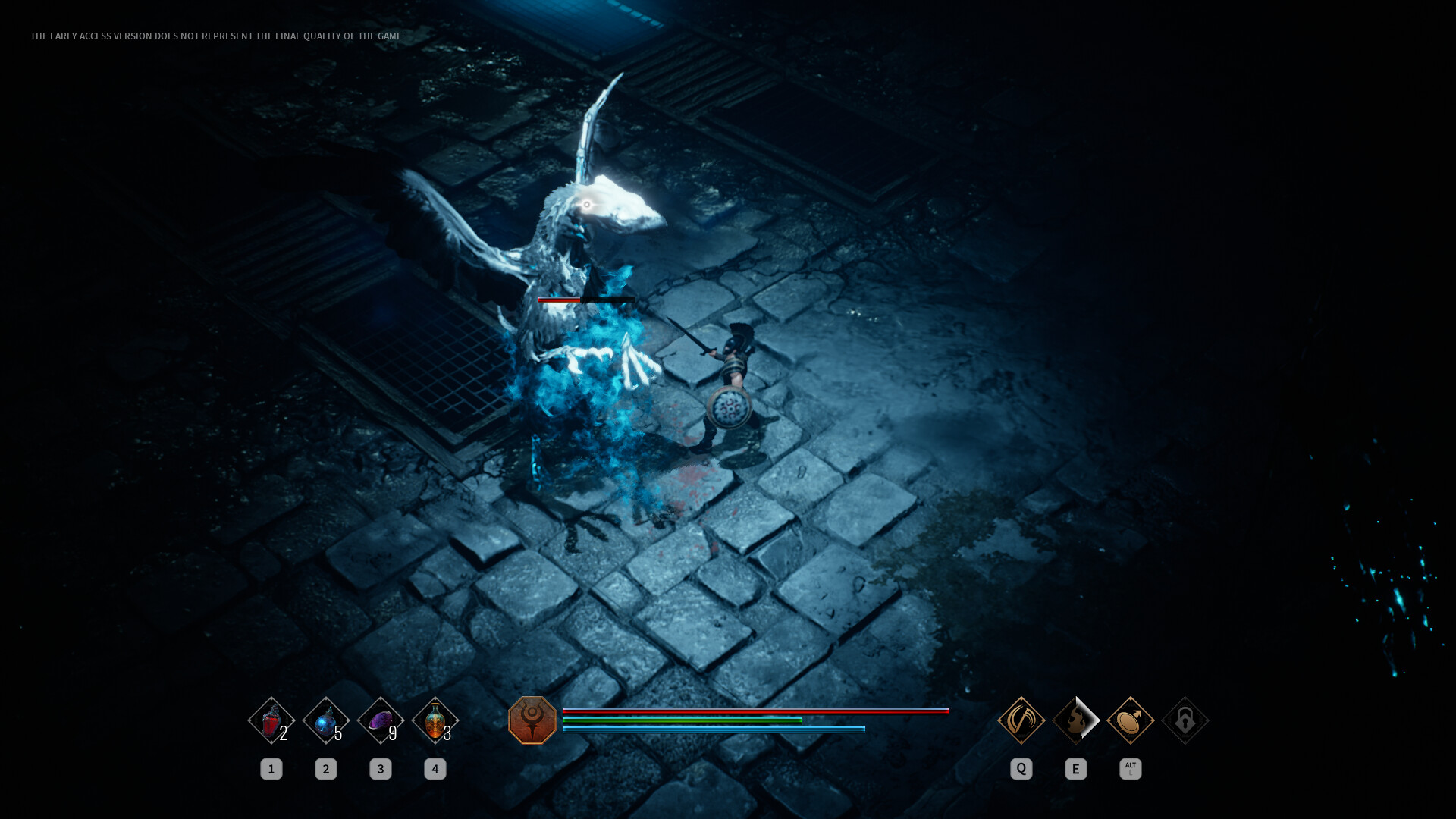Click the blue mana bar
Screen dimensions: 1456x819
click(713, 727)
